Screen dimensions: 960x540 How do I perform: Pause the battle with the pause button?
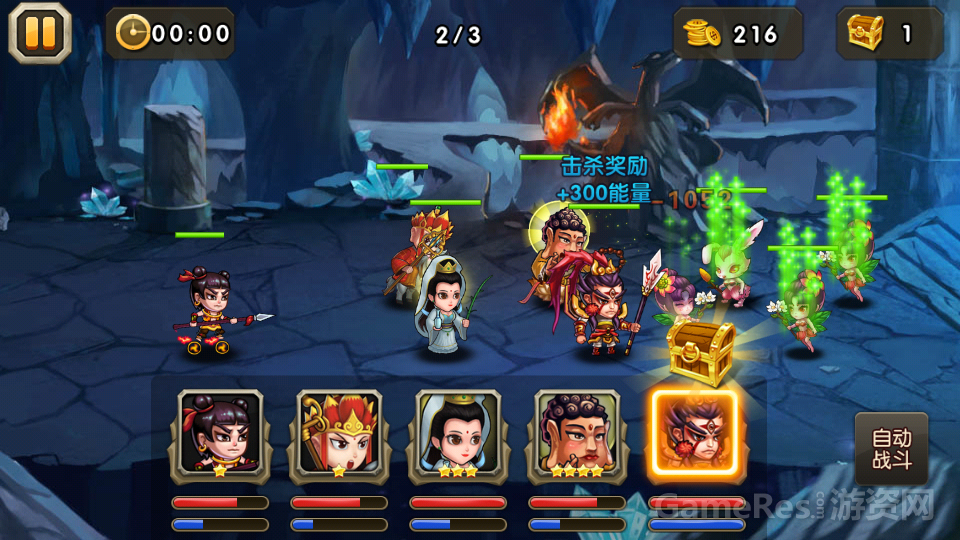coord(40,33)
